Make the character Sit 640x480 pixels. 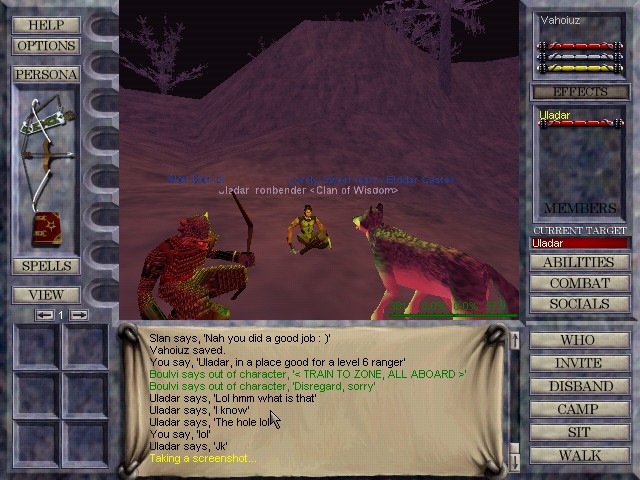point(579,432)
